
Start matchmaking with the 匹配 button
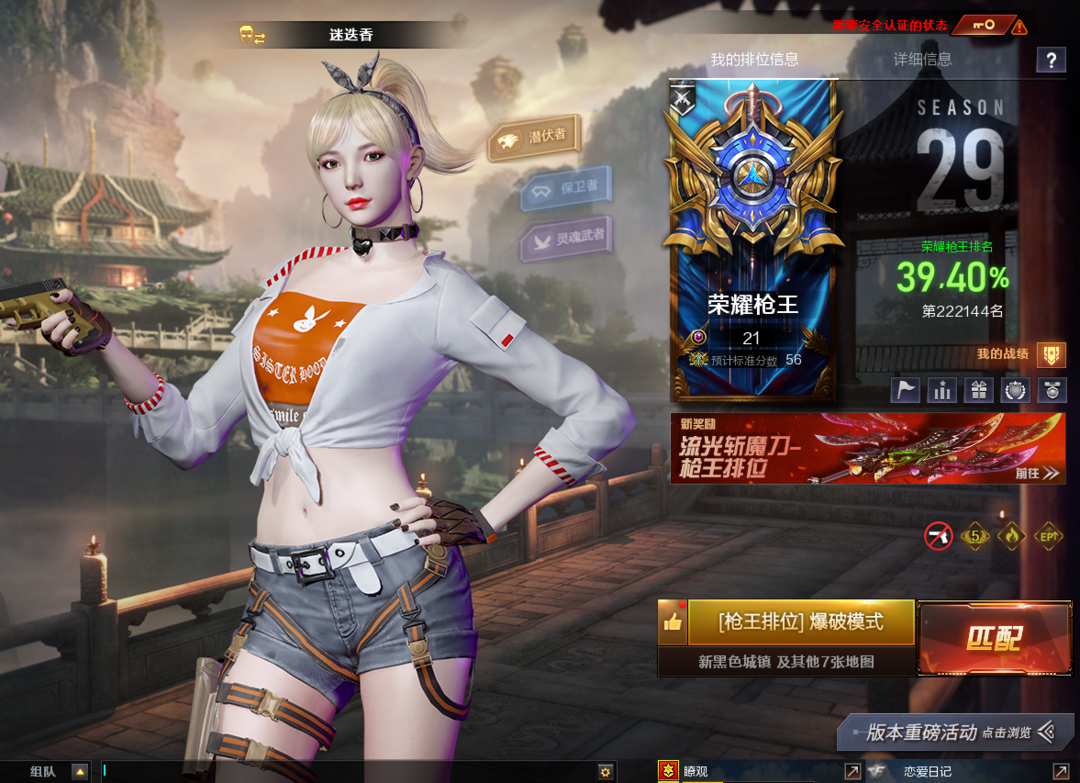tap(993, 639)
